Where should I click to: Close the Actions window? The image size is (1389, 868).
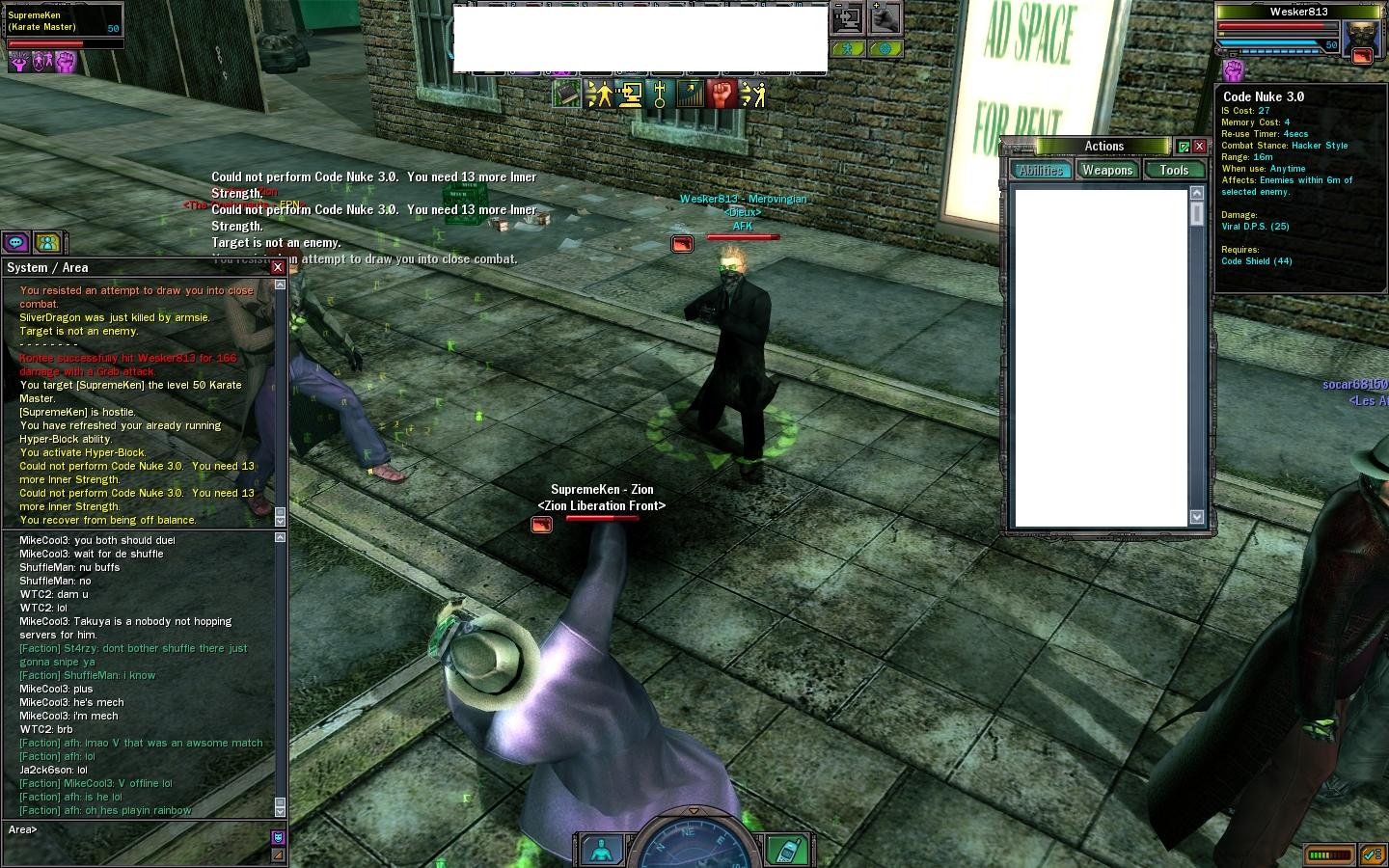coord(1199,147)
